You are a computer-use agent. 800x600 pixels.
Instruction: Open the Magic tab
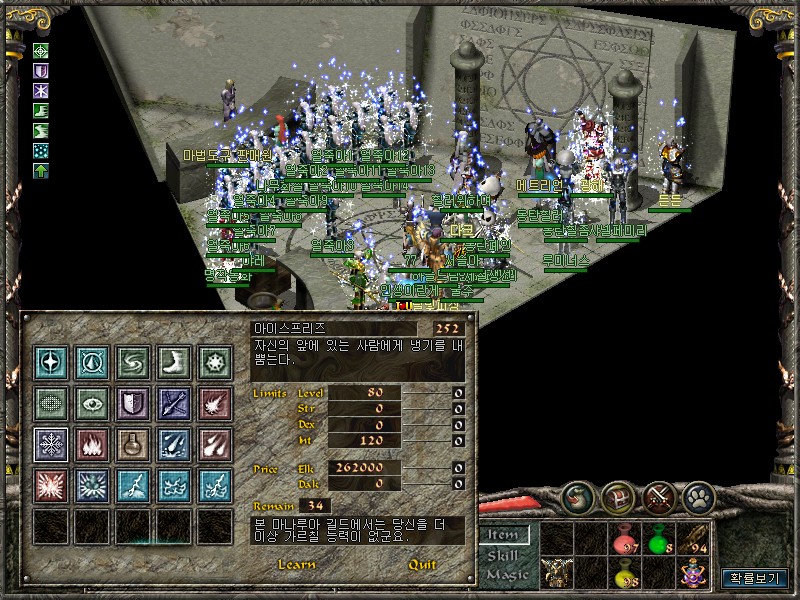pos(505,574)
